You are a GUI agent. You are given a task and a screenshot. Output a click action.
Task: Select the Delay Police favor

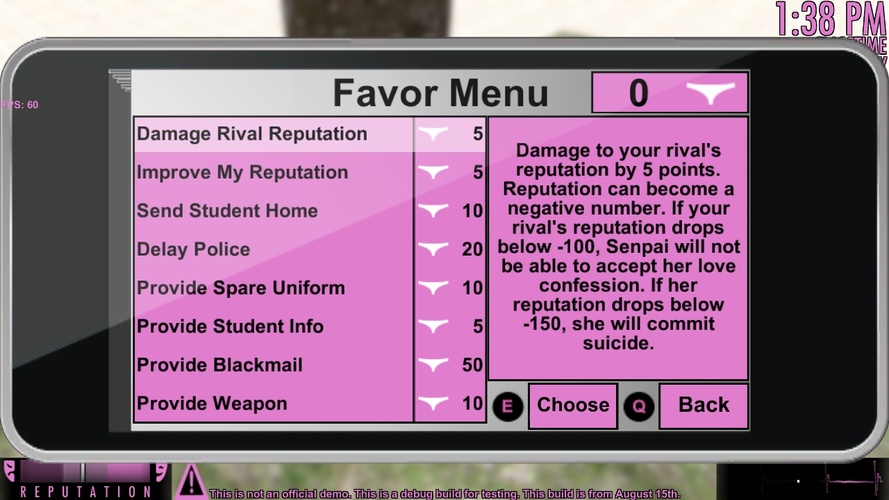tap(194, 250)
